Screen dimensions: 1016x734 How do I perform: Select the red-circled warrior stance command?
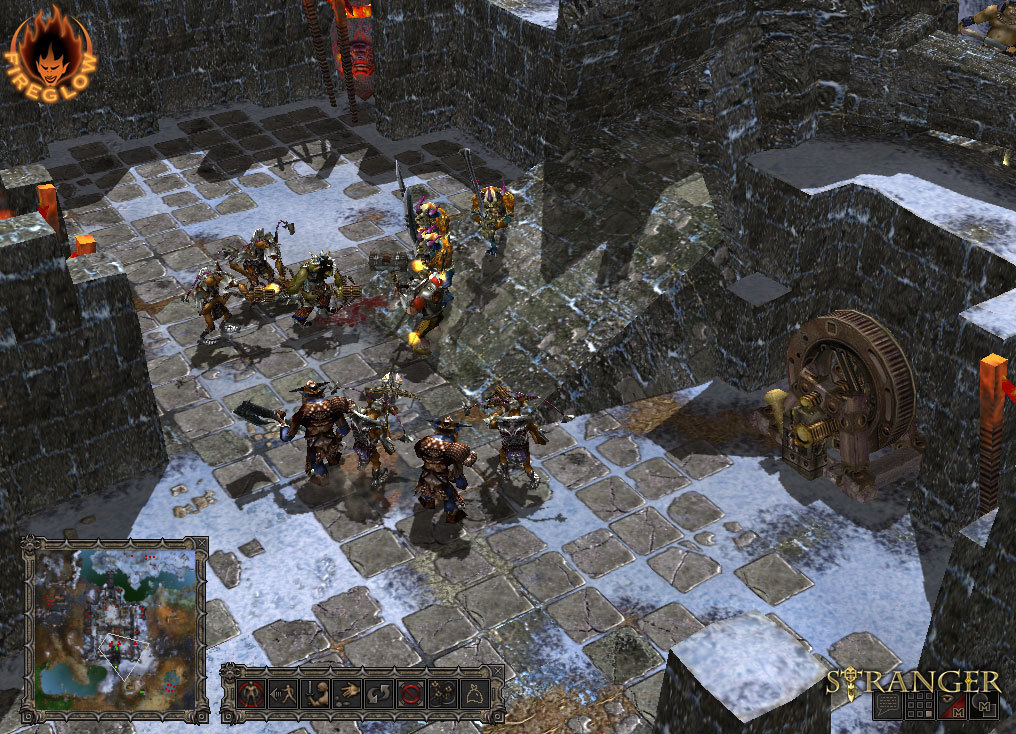pos(251,693)
